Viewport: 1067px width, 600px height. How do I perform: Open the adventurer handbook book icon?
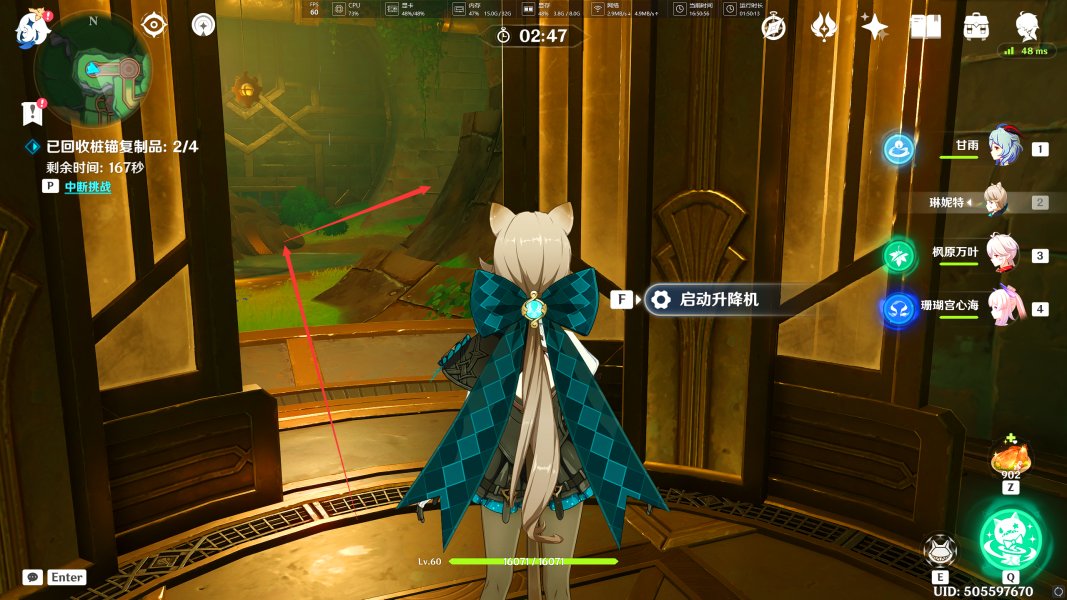[x=925, y=27]
